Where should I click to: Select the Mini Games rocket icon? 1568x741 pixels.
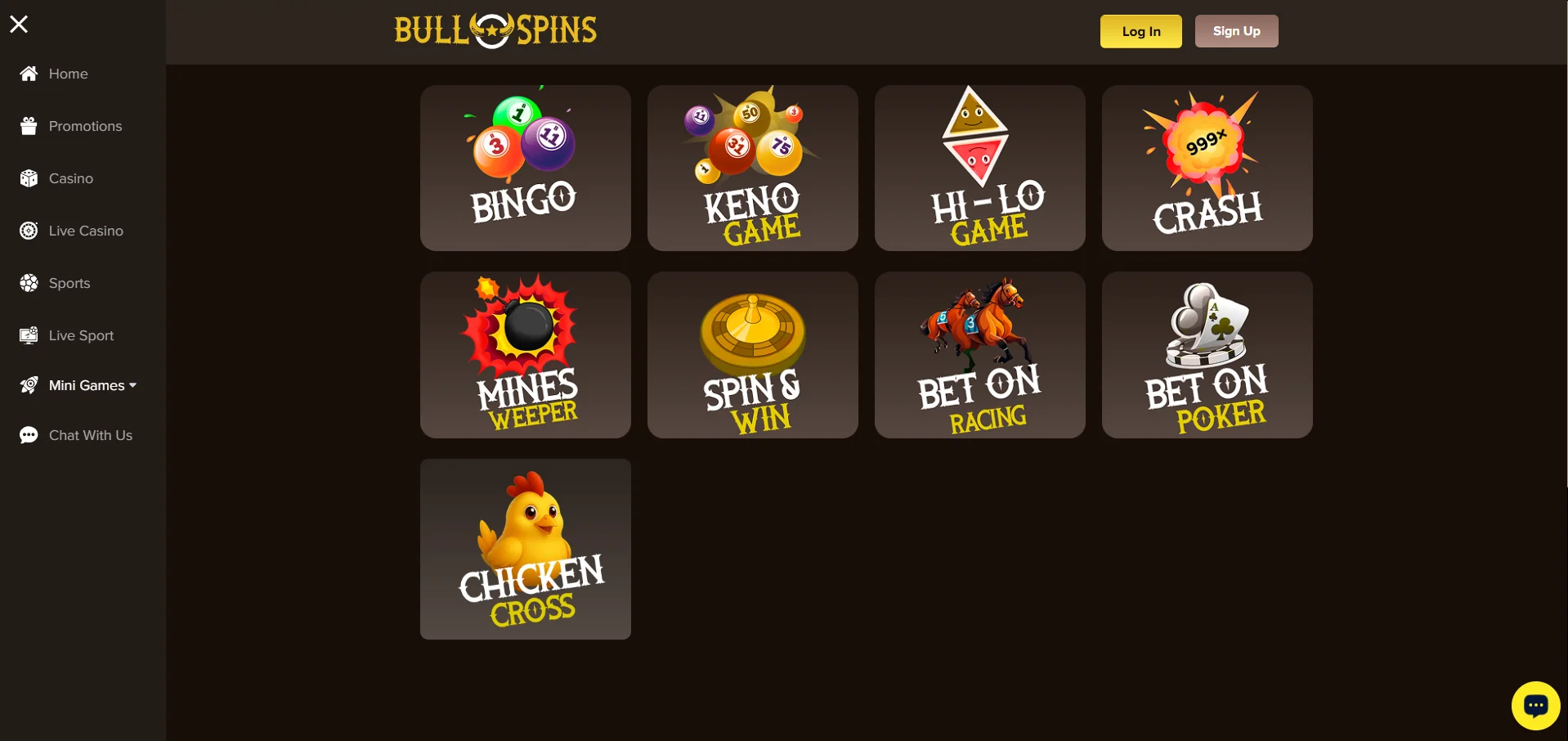[x=29, y=385]
